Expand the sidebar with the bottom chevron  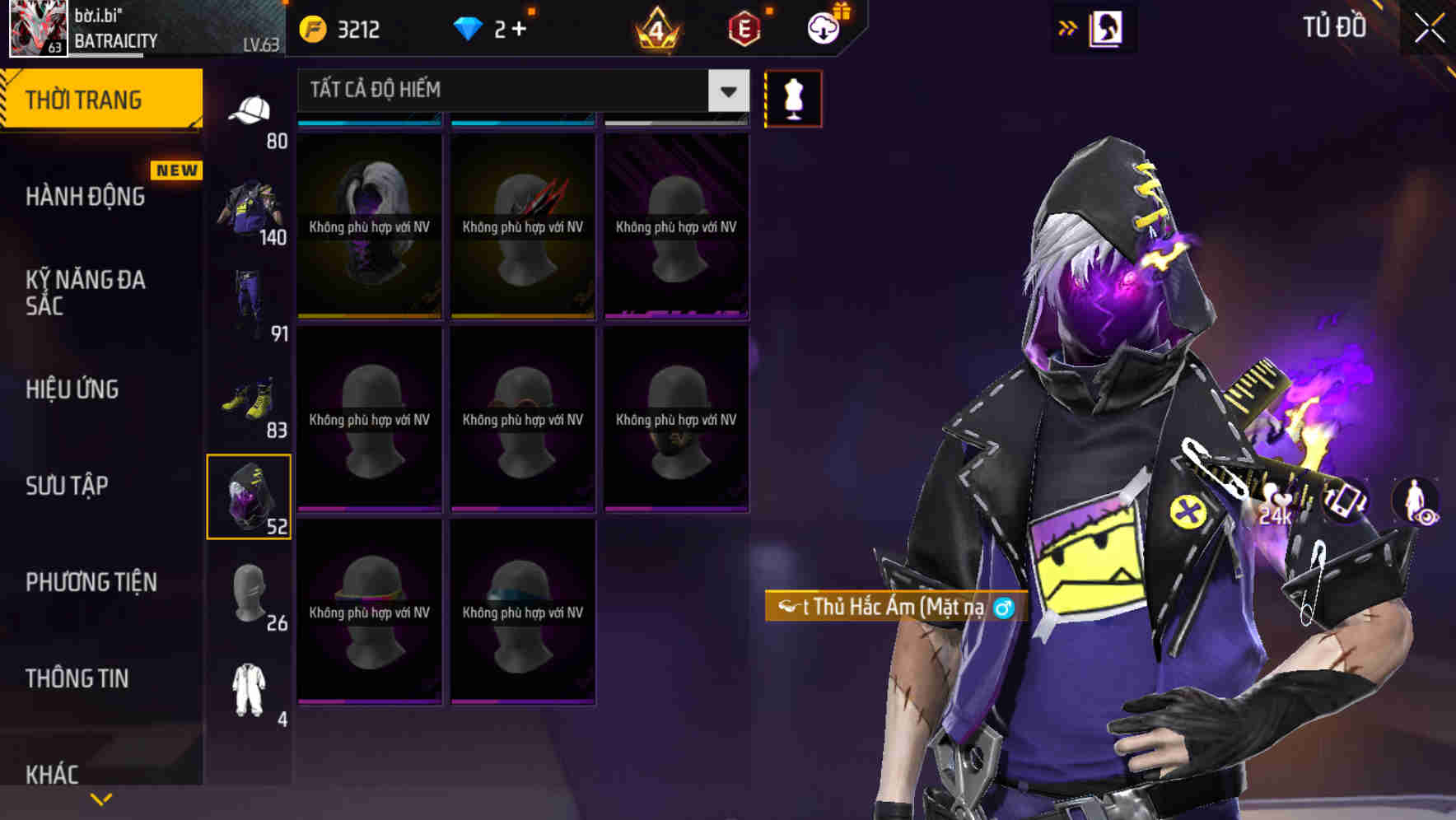[102, 798]
